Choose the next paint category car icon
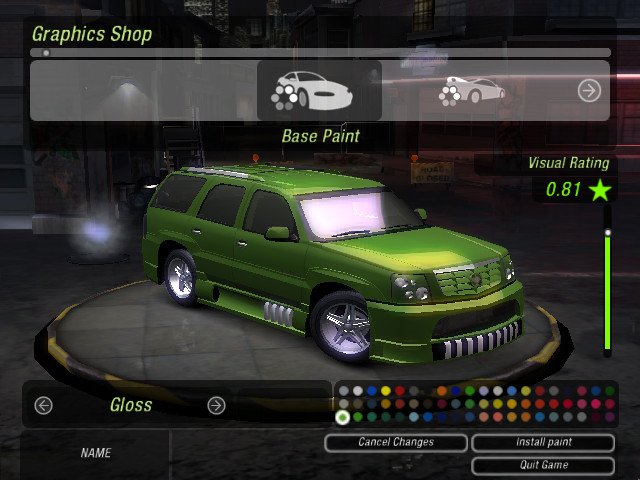 click(472, 91)
